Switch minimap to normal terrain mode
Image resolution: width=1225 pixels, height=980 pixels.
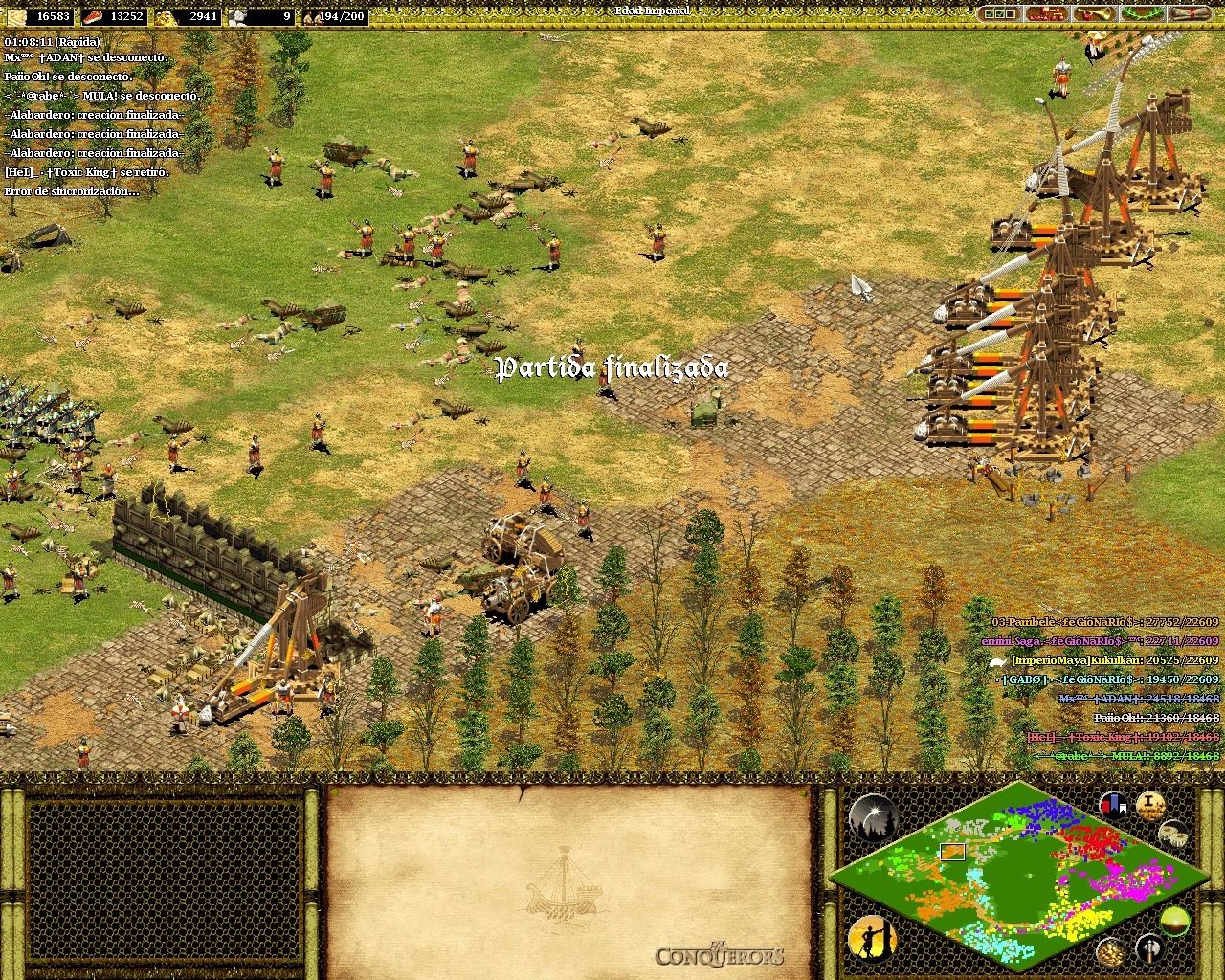click(1175, 920)
